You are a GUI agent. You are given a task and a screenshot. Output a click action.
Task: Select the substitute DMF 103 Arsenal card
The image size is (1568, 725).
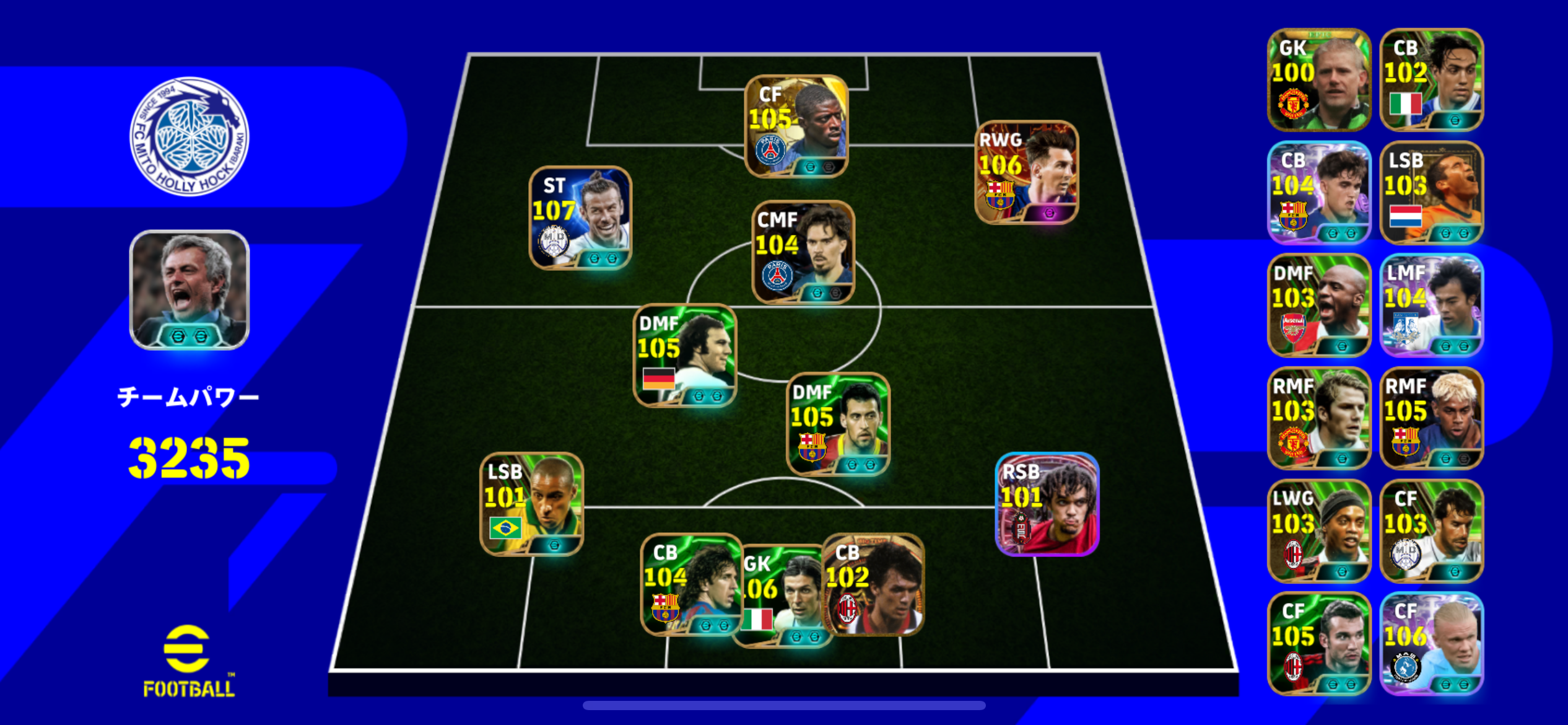pos(1318,305)
